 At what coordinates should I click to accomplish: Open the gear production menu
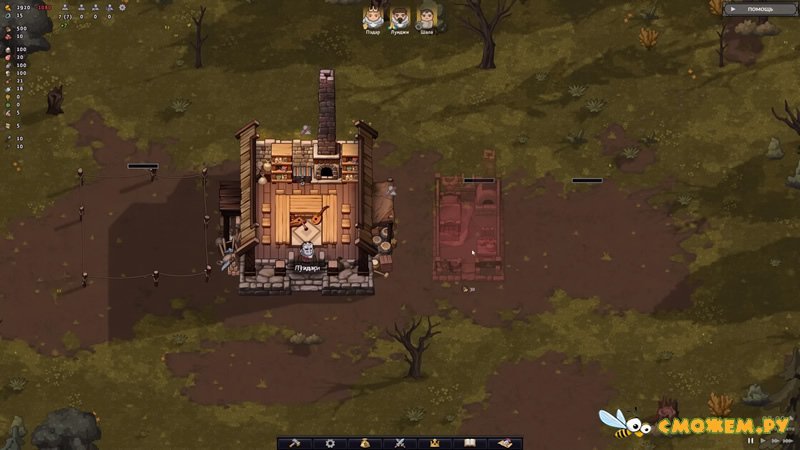[x=331, y=442]
